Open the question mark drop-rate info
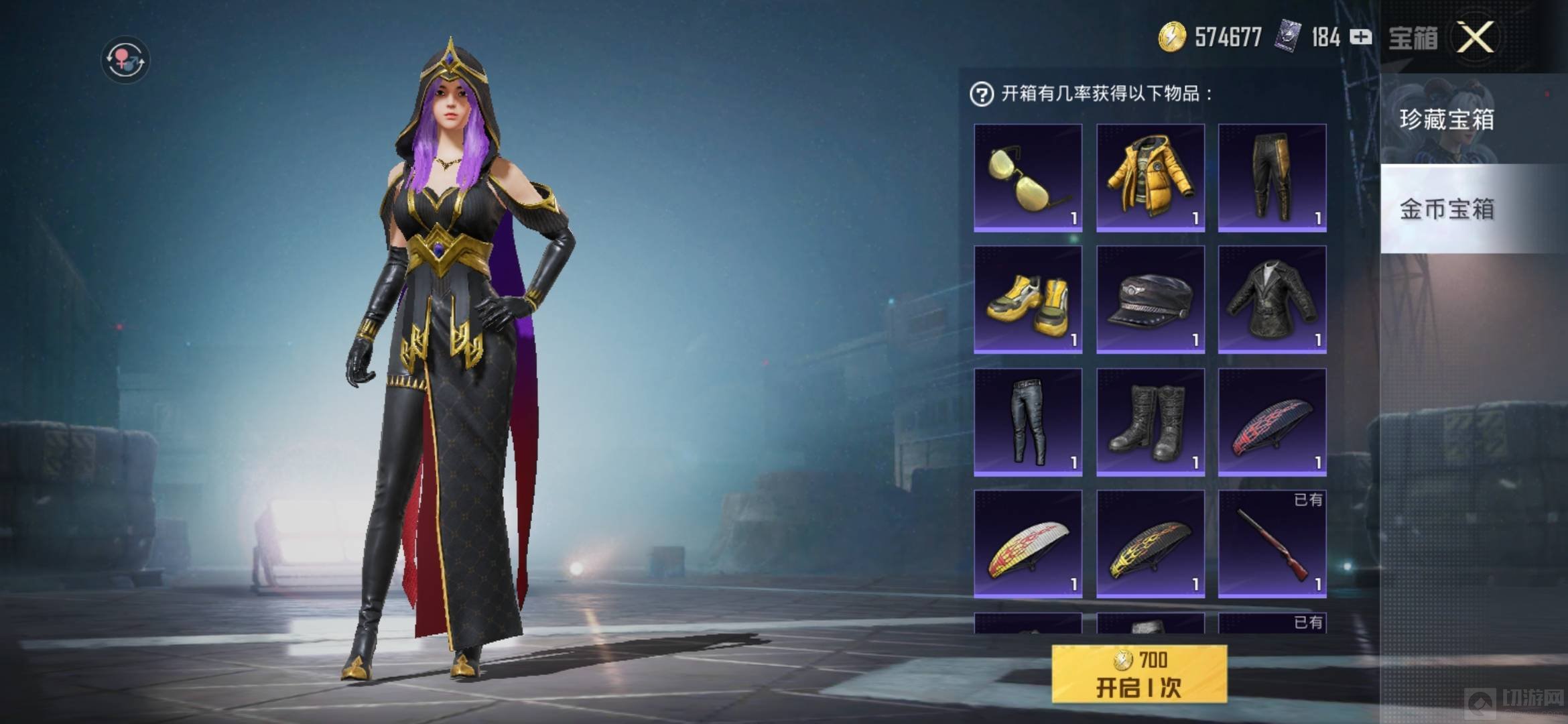 982,94
